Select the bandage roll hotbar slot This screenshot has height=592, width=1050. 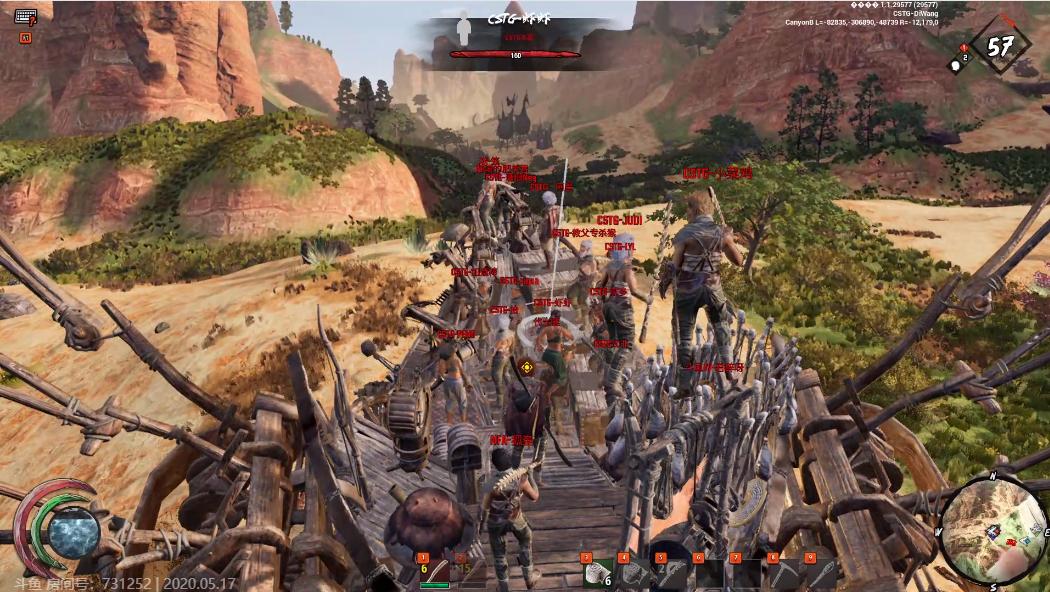tap(598, 572)
